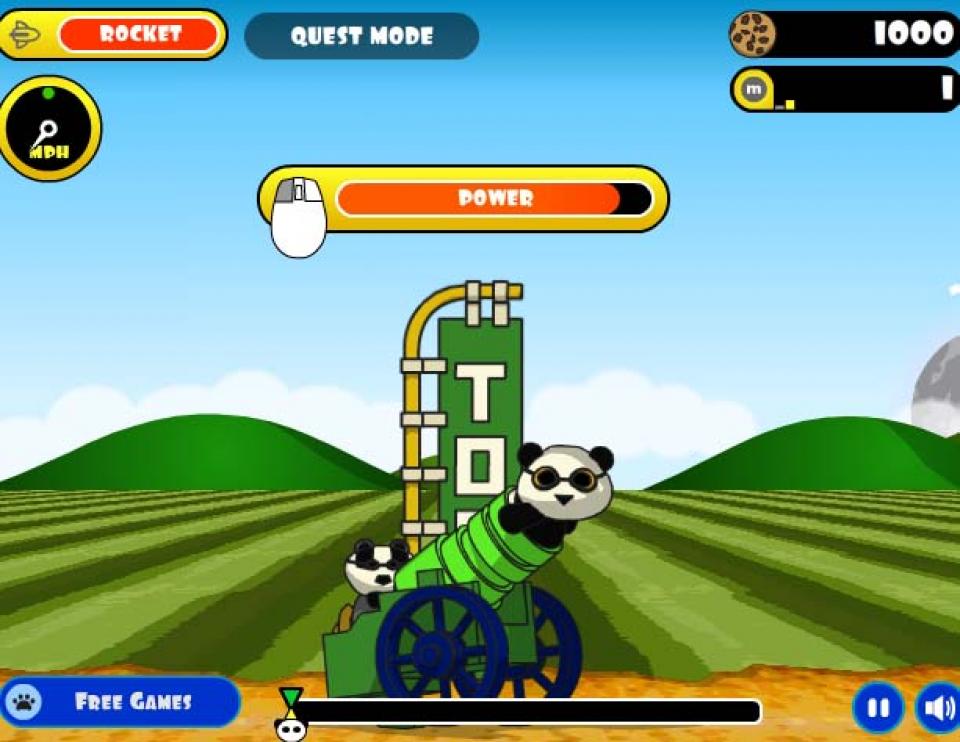Pause the game

tap(878, 708)
